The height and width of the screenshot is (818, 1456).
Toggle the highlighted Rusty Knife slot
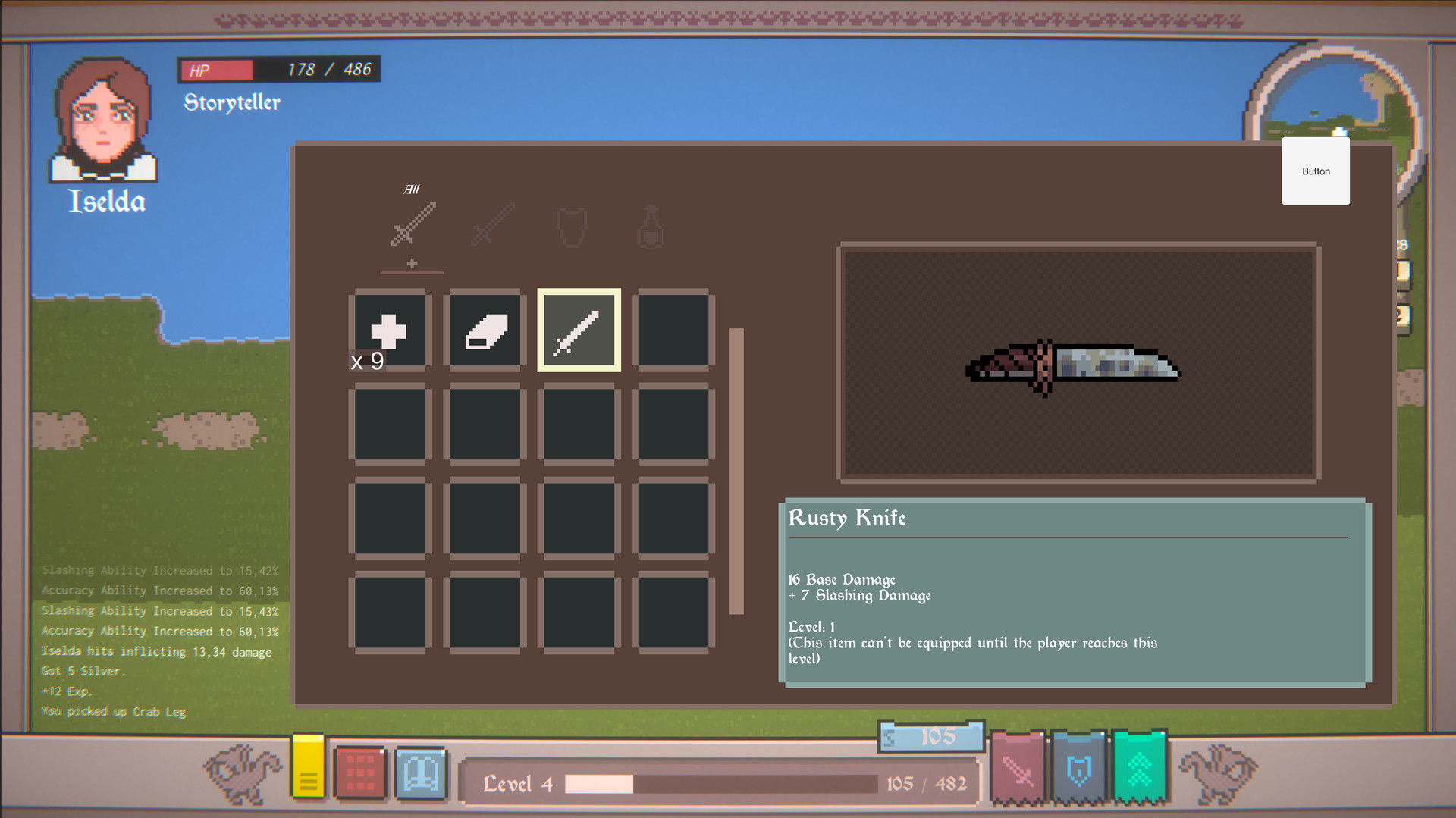(579, 329)
